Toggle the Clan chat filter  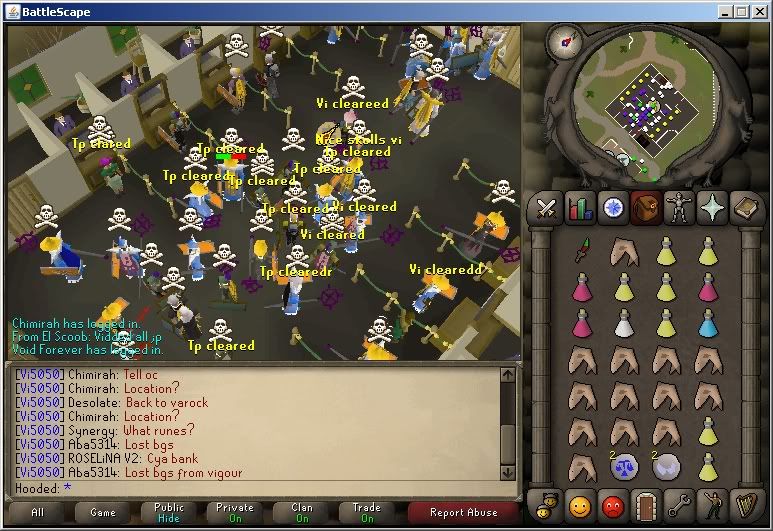tap(302, 513)
